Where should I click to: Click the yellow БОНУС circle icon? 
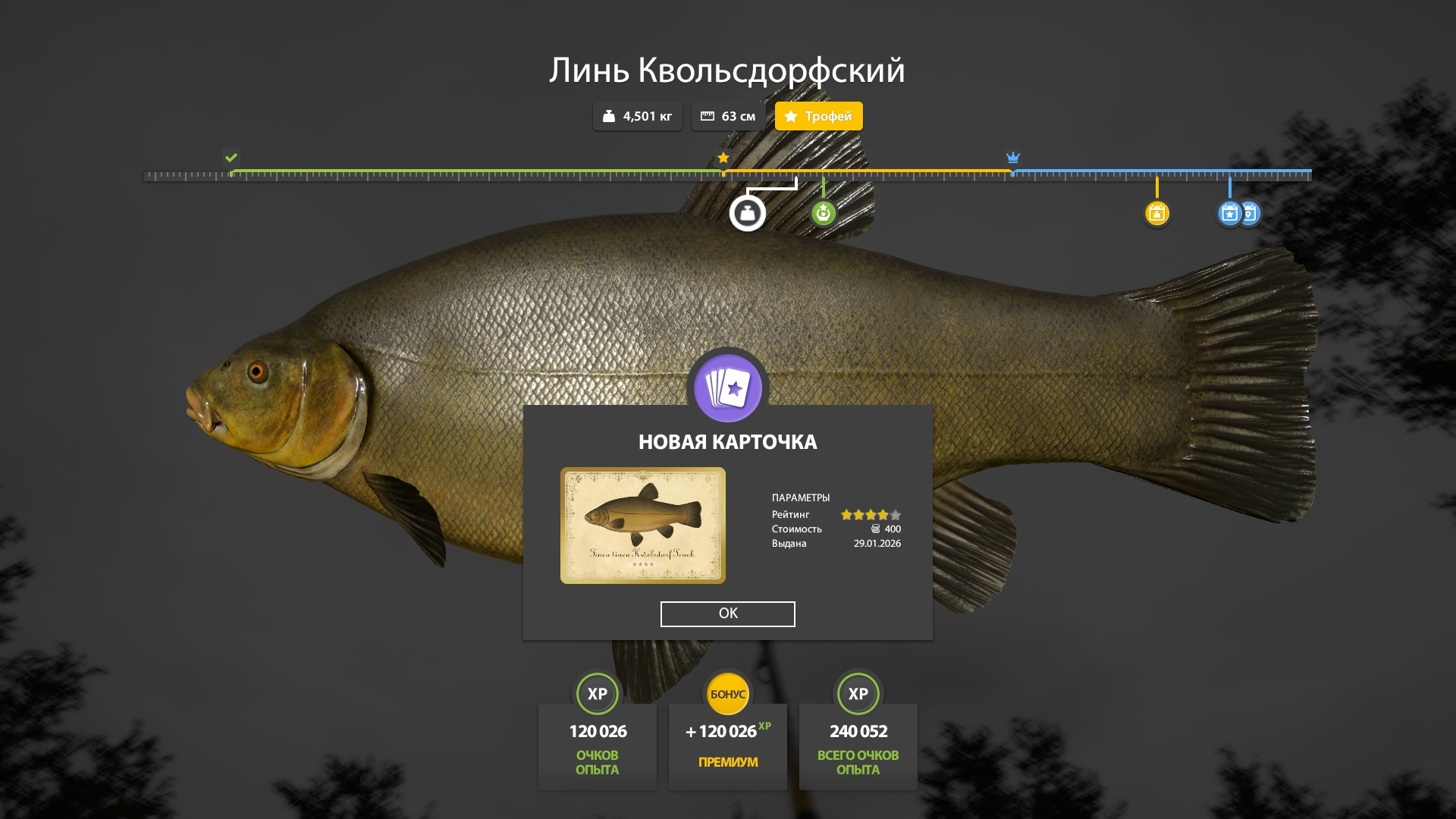[727, 694]
